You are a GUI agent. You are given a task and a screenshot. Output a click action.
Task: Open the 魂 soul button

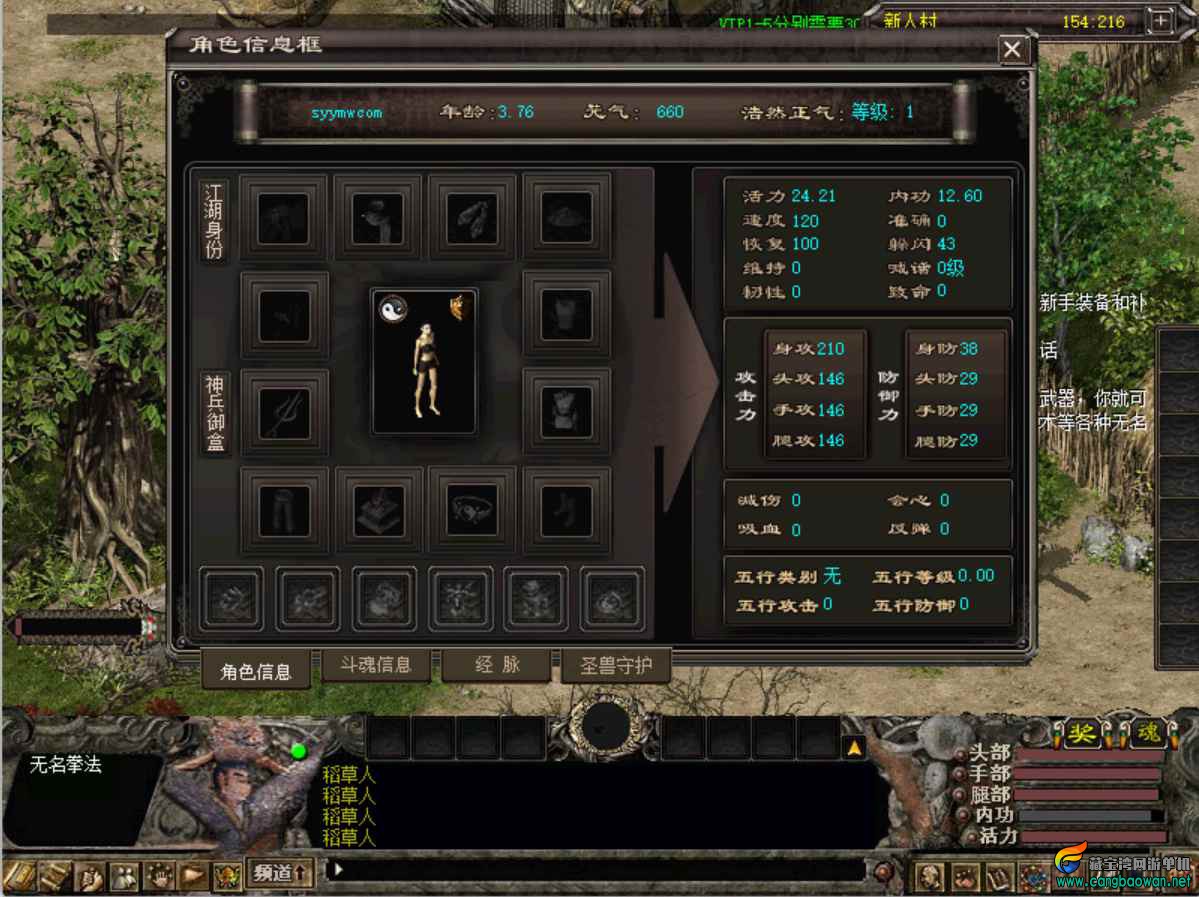tap(1148, 733)
